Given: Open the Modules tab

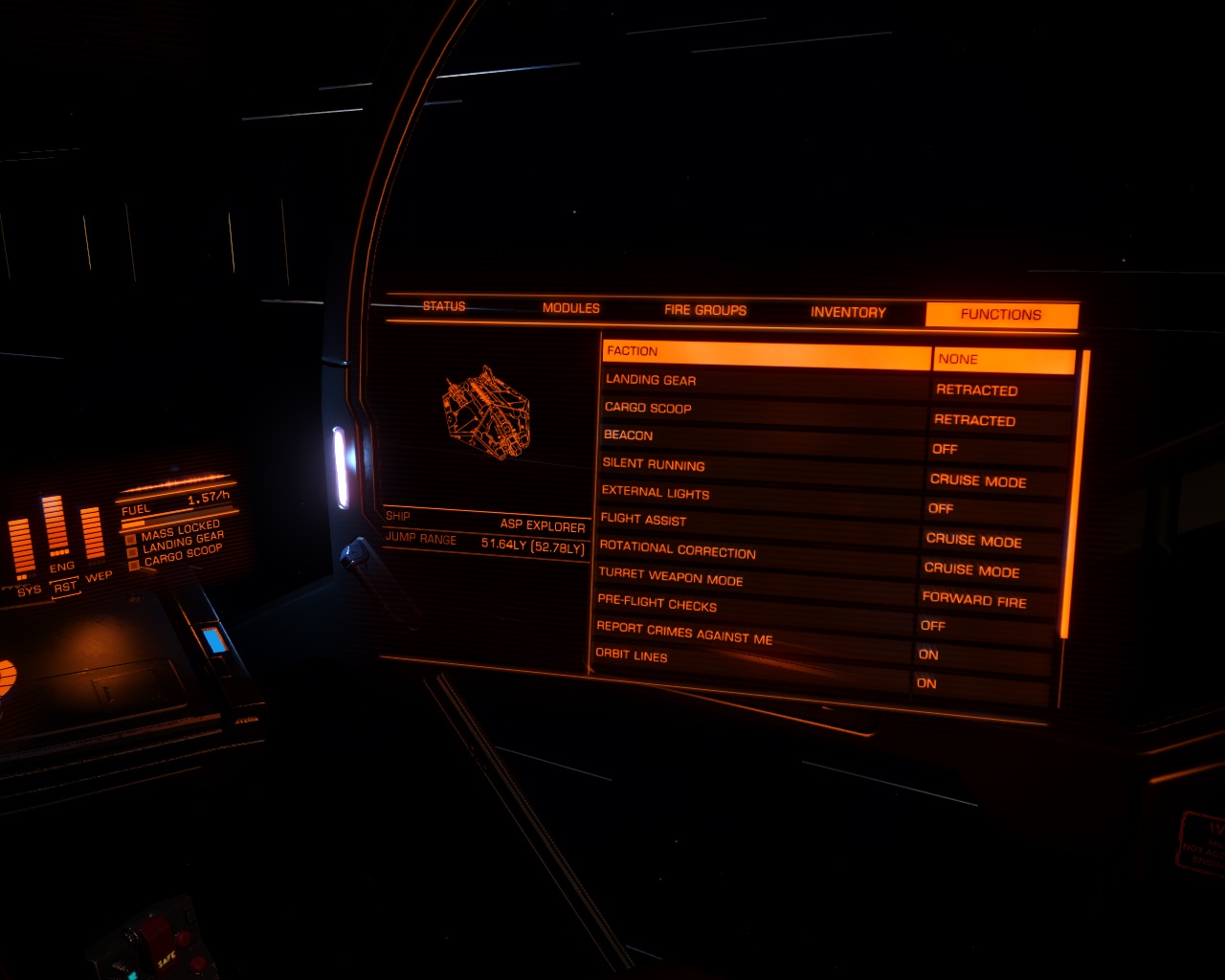Looking at the screenshot, I should pos(571,308).
